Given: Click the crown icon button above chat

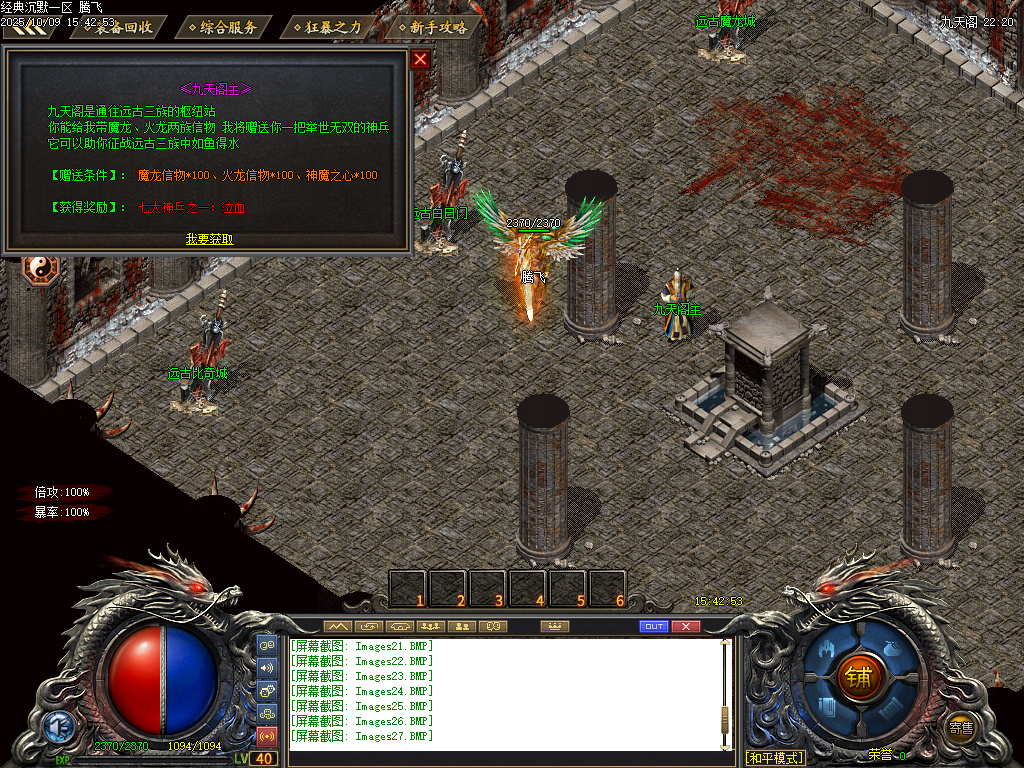Looking at the screenshot, I should [553, 626].
